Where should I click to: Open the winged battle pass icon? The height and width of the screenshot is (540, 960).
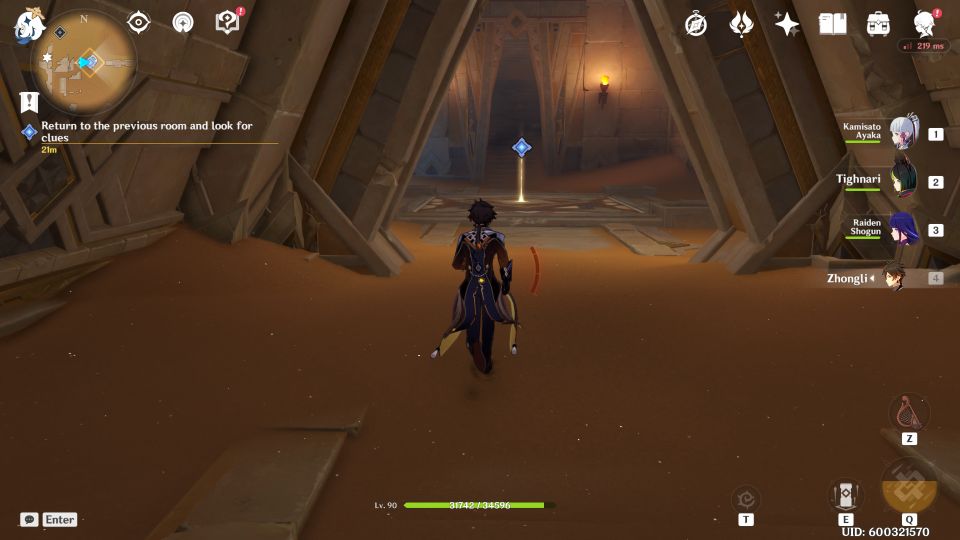click(741, 24)
